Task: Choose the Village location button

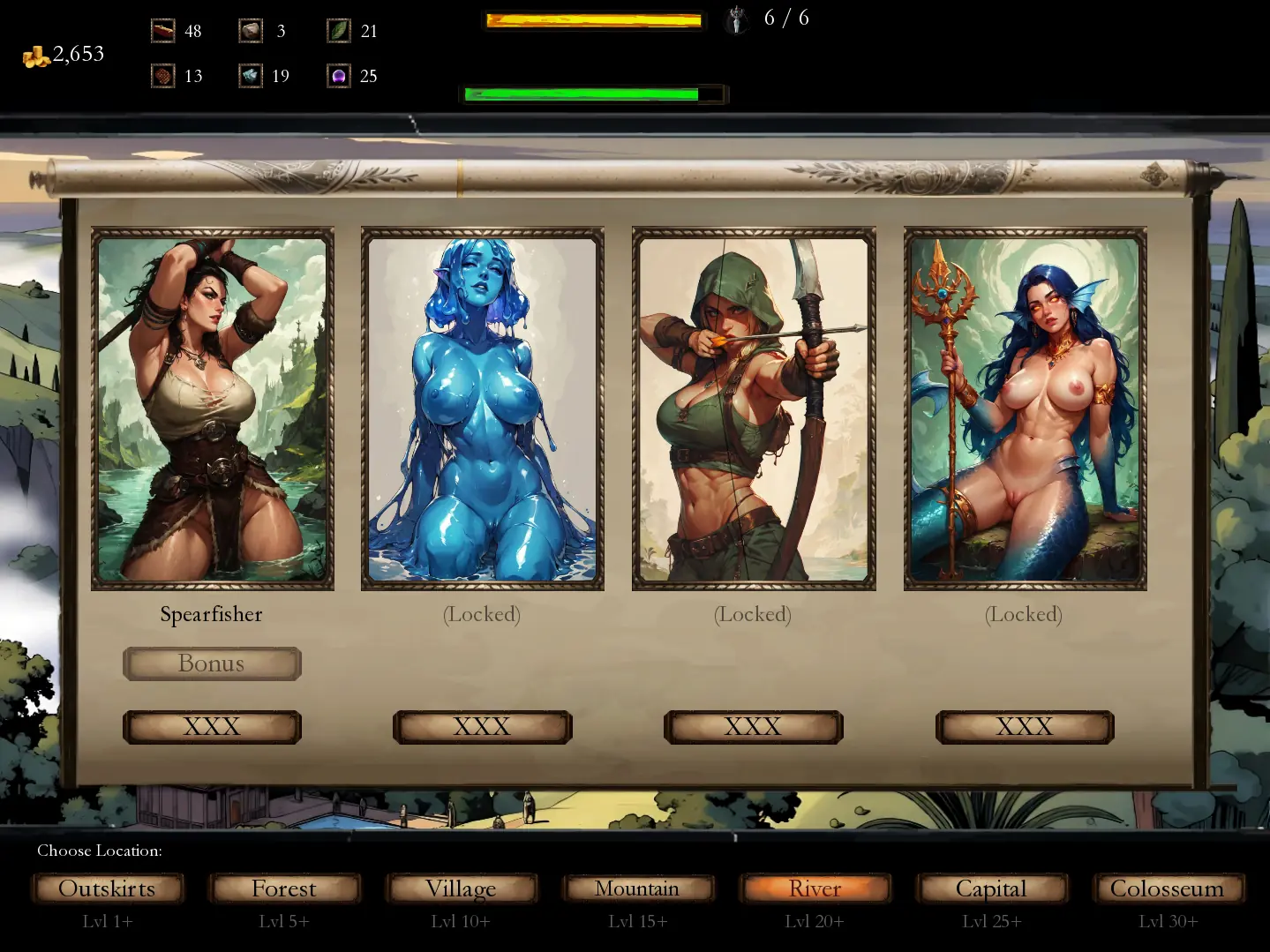Action: tap(461, 888)
